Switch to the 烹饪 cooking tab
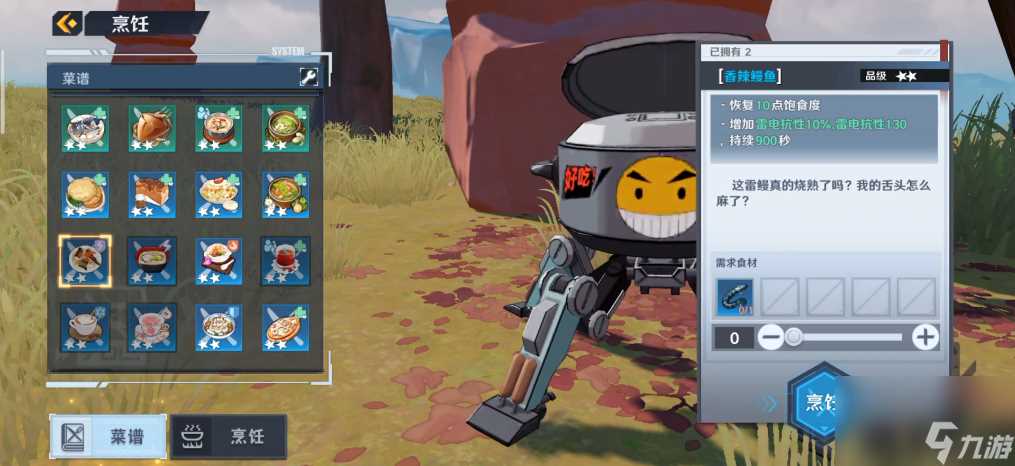The width and height of the screenshot is (1015, 466). click(230, 436)
